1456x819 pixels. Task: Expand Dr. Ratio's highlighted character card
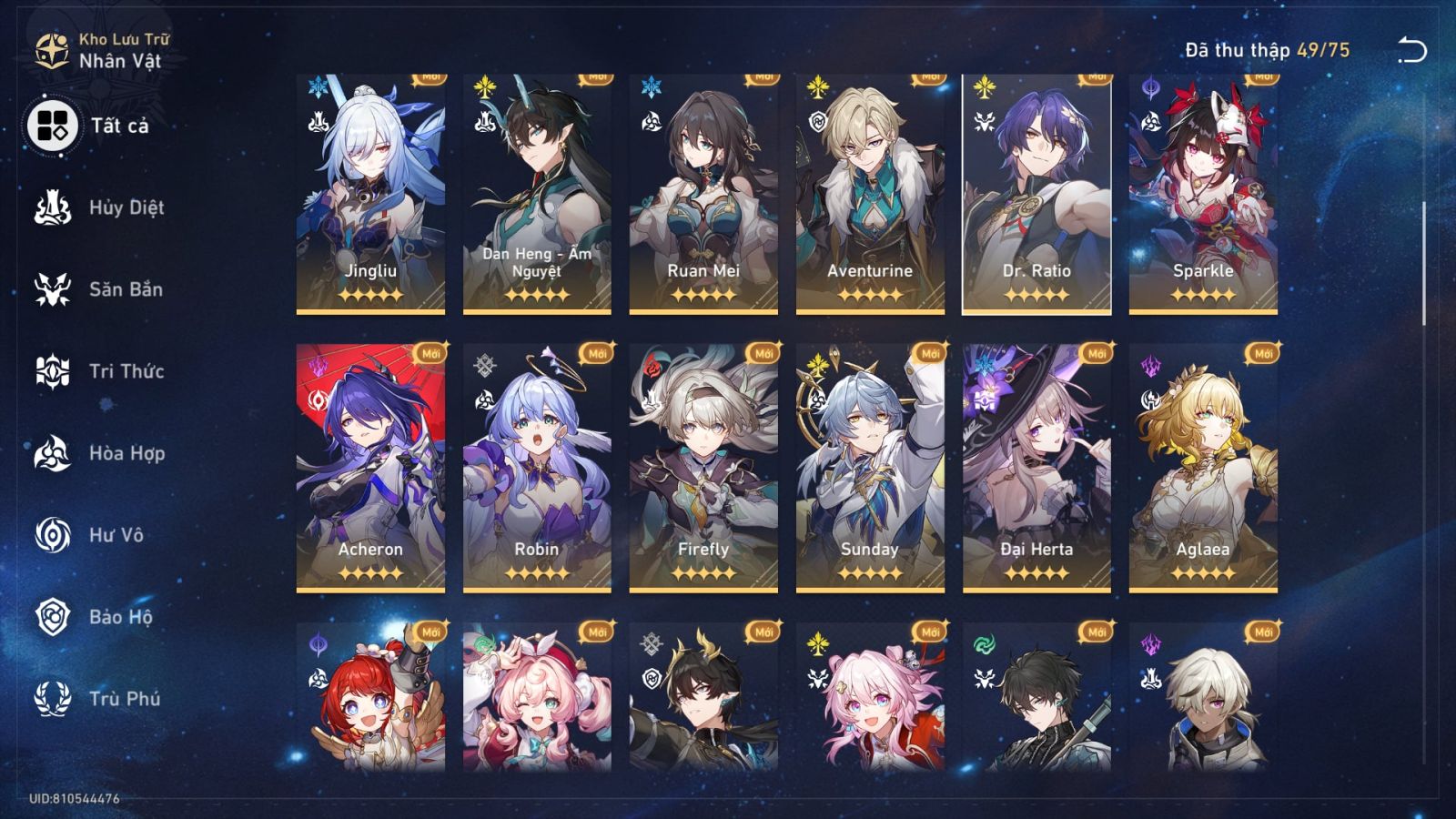1036,191
